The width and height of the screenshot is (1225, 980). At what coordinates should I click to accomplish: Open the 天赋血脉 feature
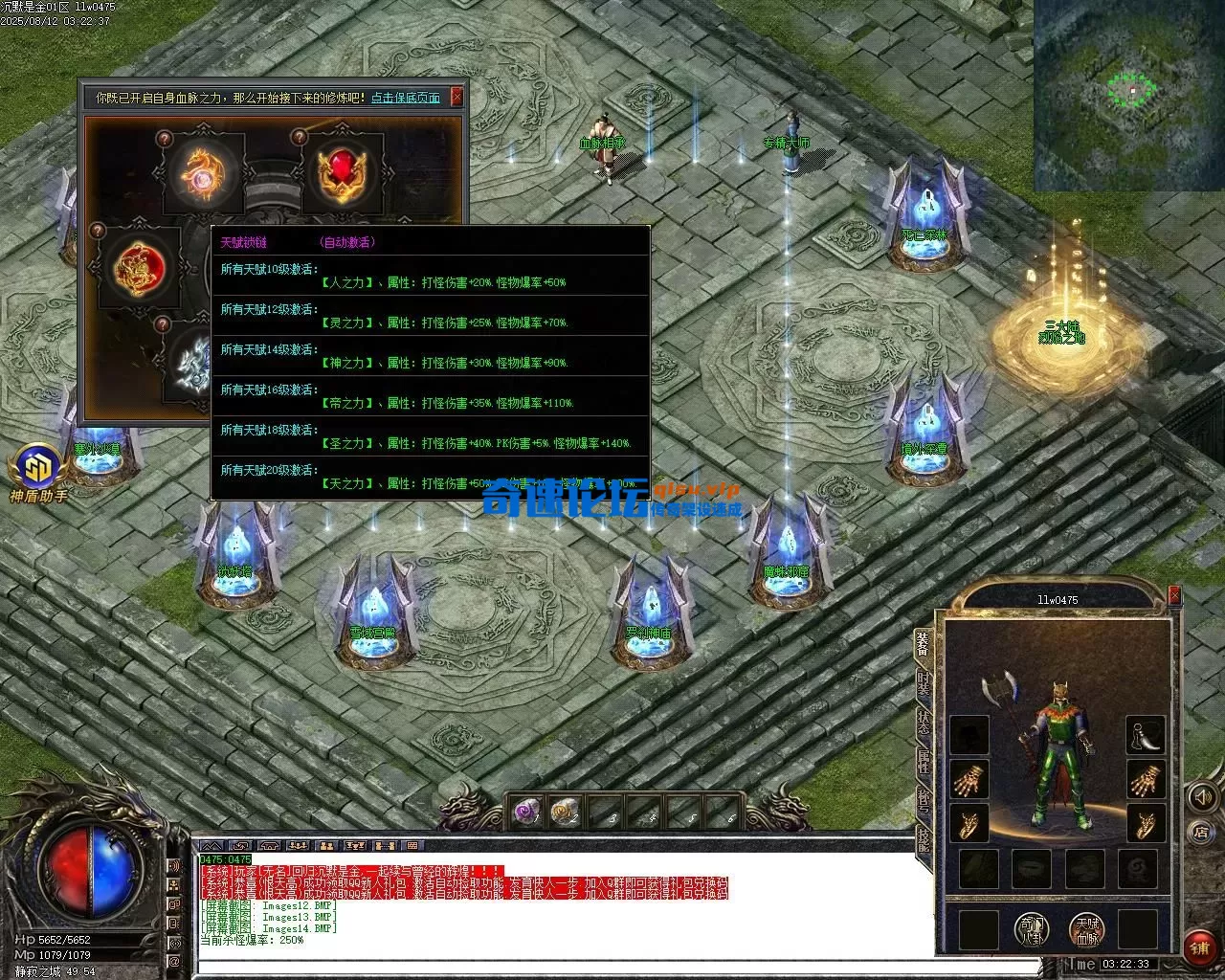point(1087,928)
